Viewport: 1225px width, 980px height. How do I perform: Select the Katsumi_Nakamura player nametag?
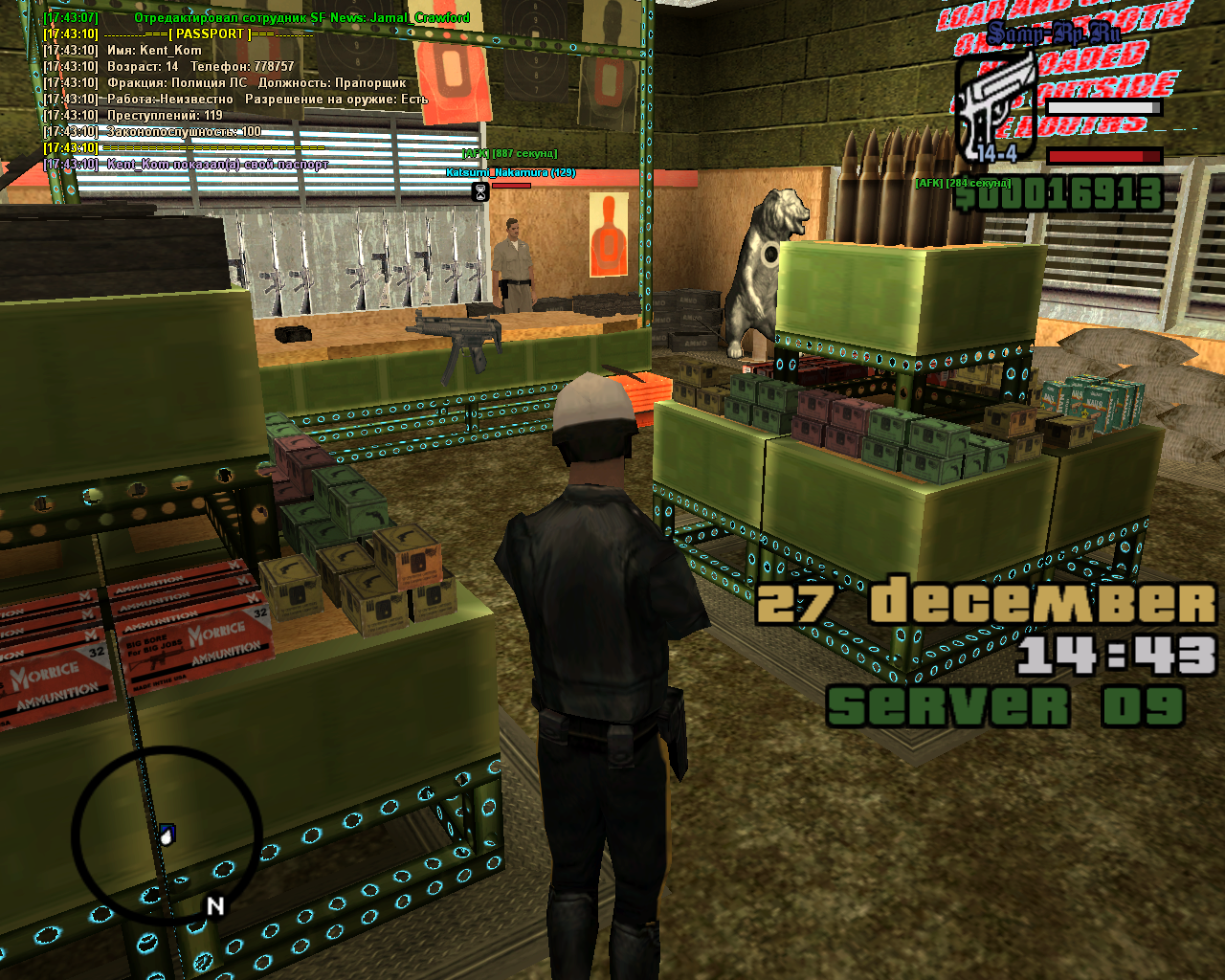point(510,172)
